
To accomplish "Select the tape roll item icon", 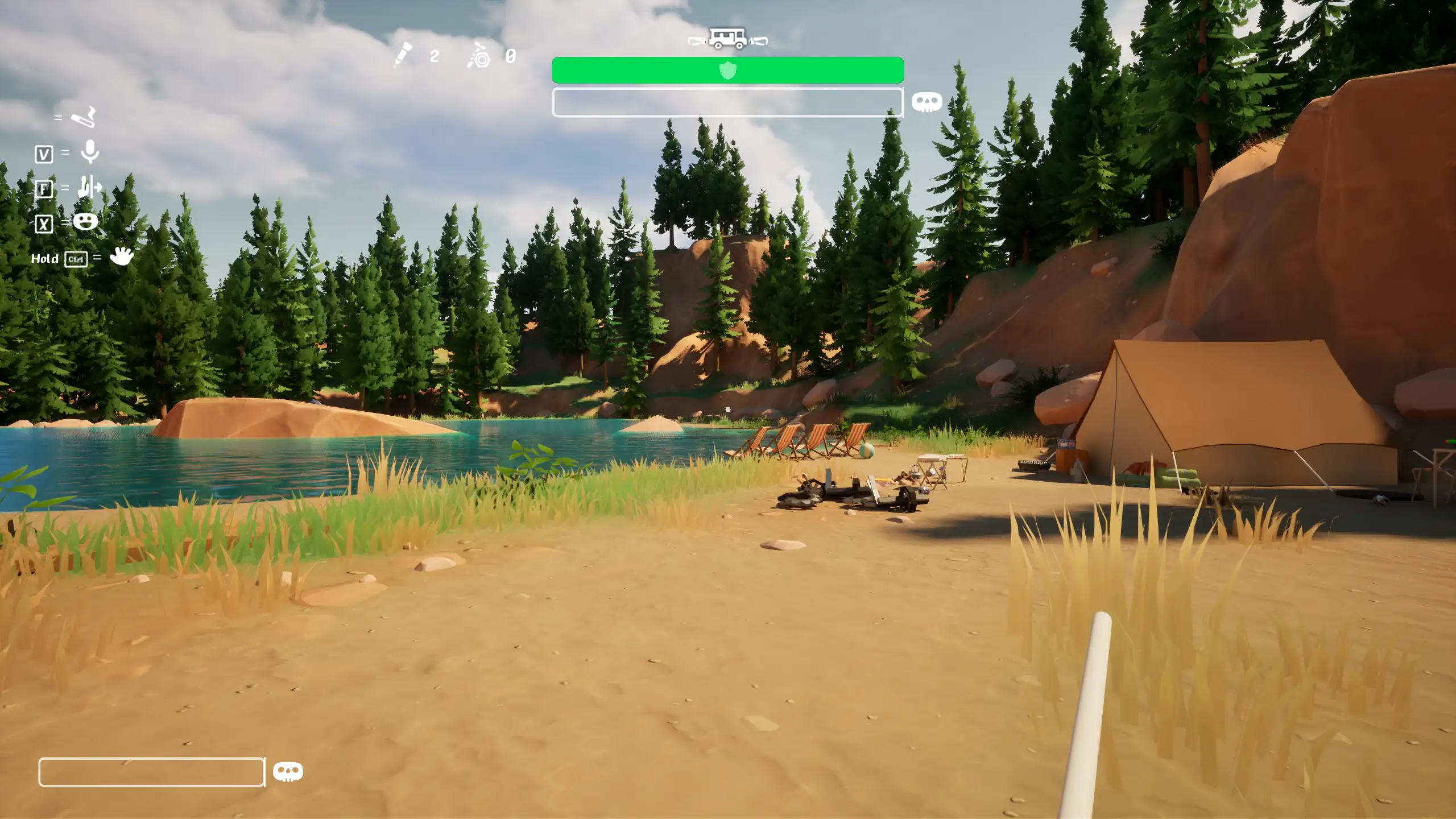I will [x=479, y=56].
